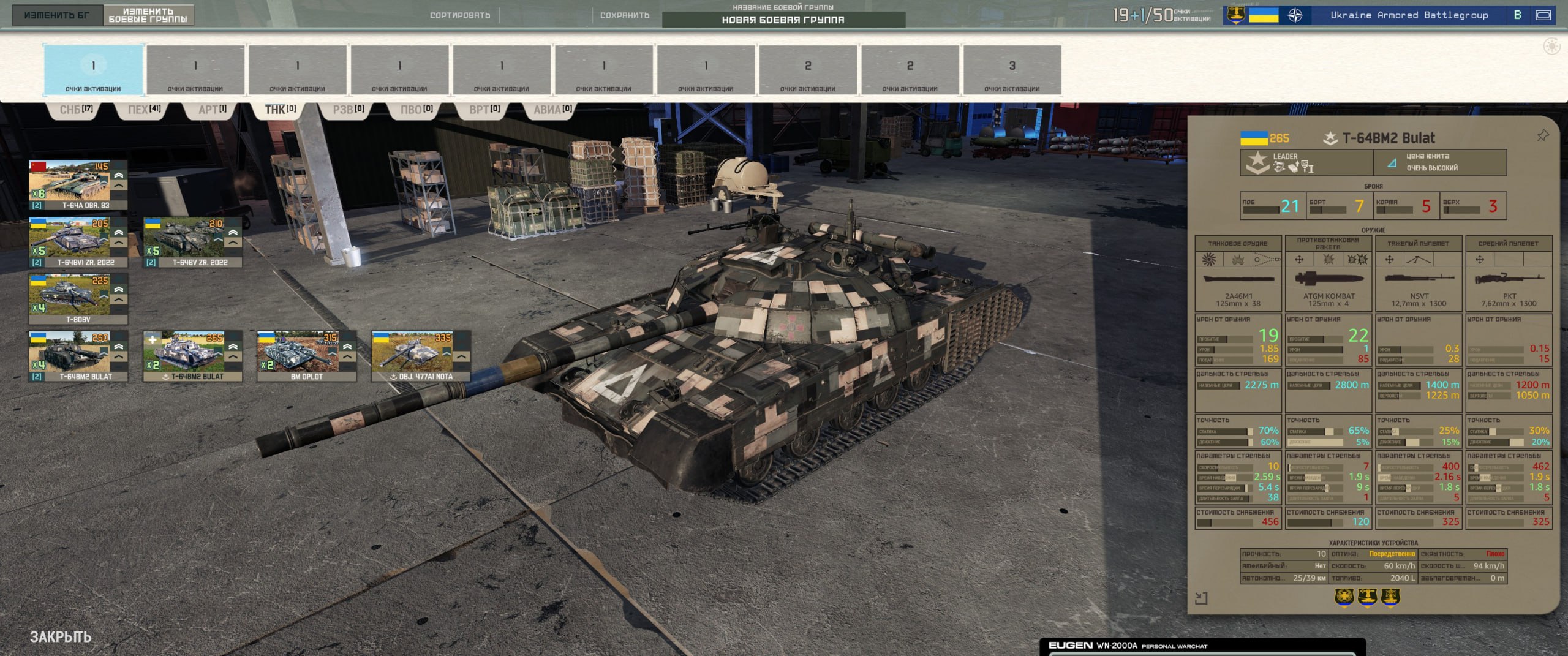Image resolution: width=1568 pixels, height=656 pixels.
Task: Switch to the СНБ category tab
Action: [76, 110]
